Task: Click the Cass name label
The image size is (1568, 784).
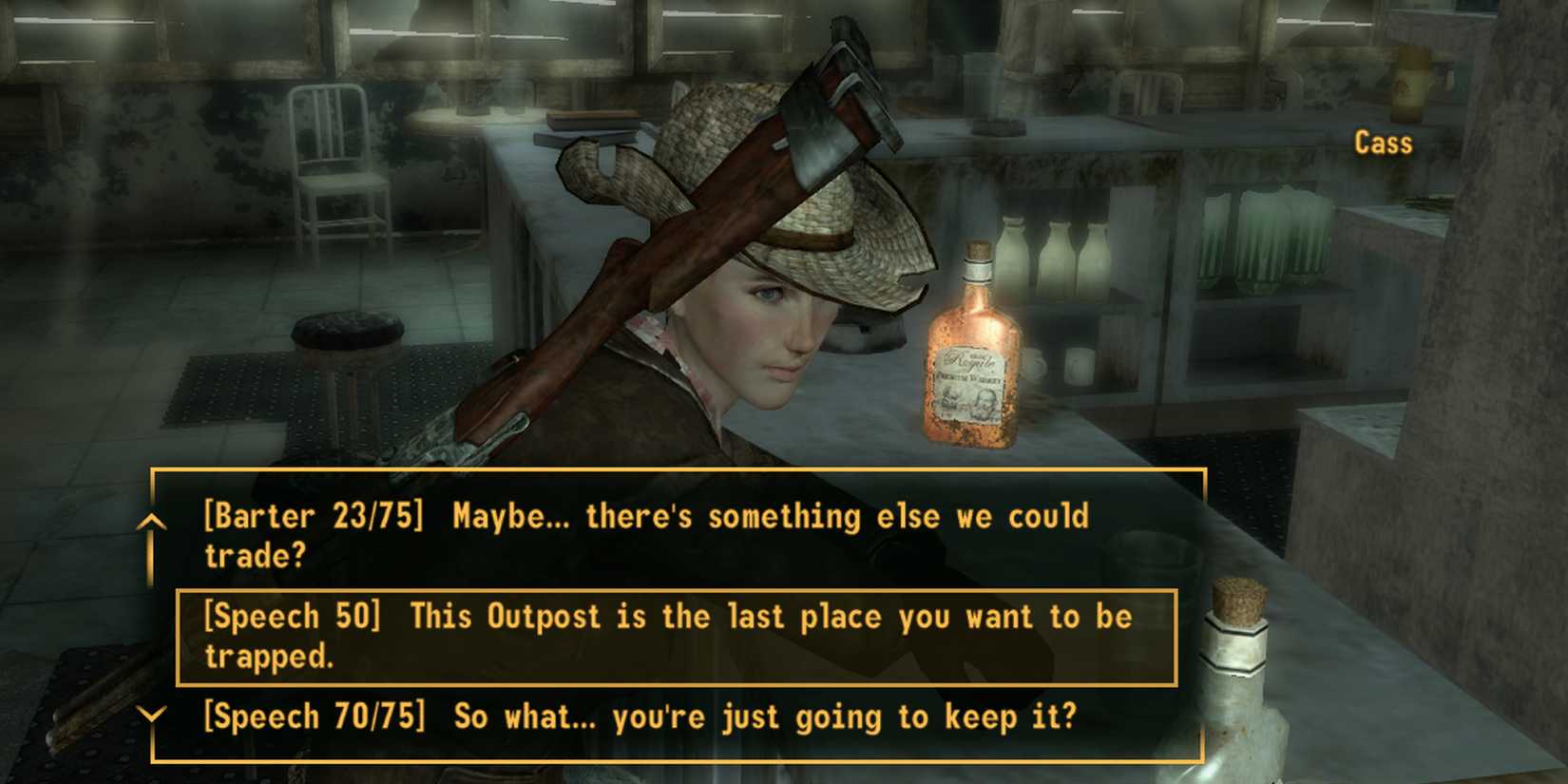Action: [x=1383, y=143]
